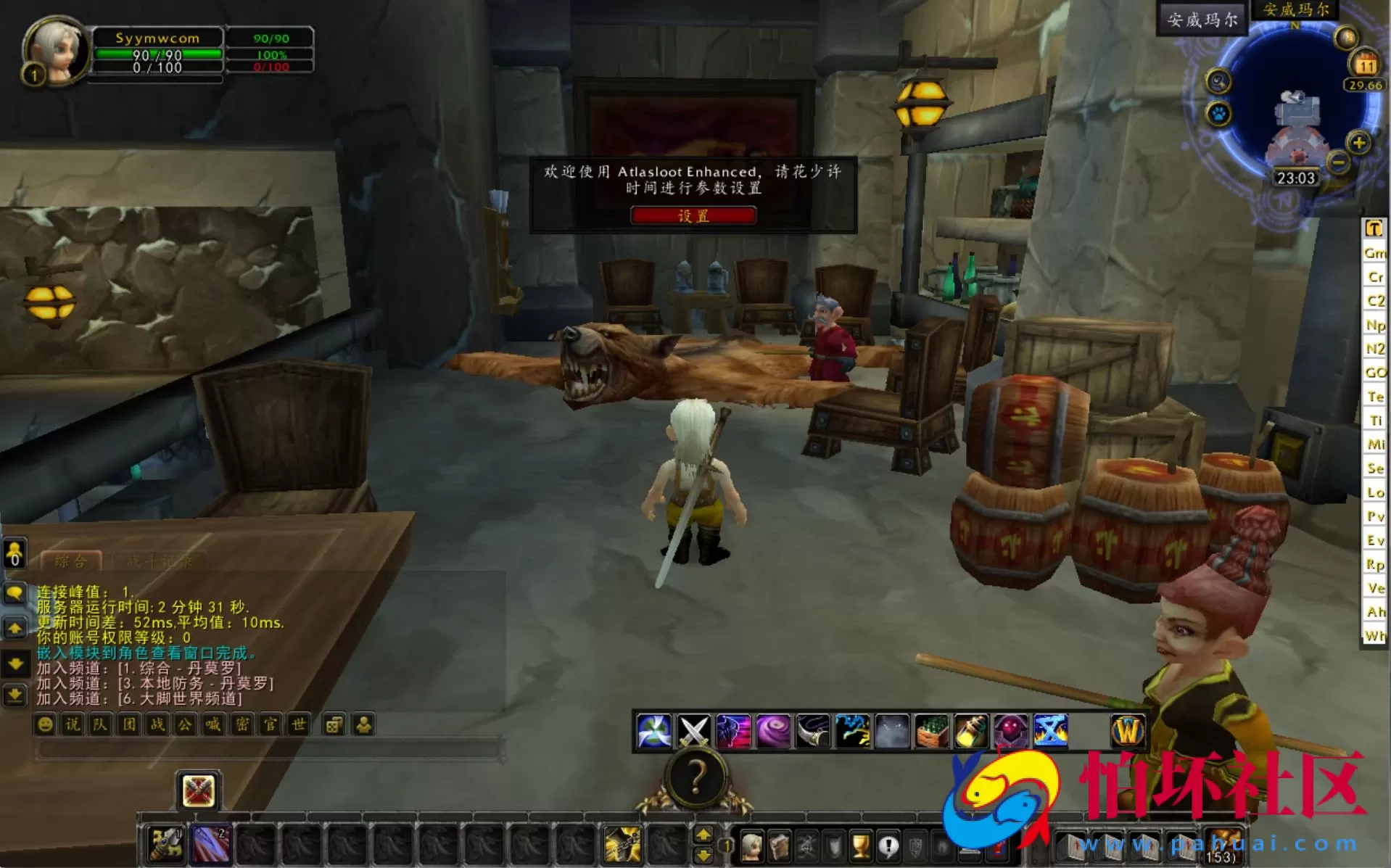Select the 综合 general chat tab
1391x868 pixels.
[x=69, y=561]
